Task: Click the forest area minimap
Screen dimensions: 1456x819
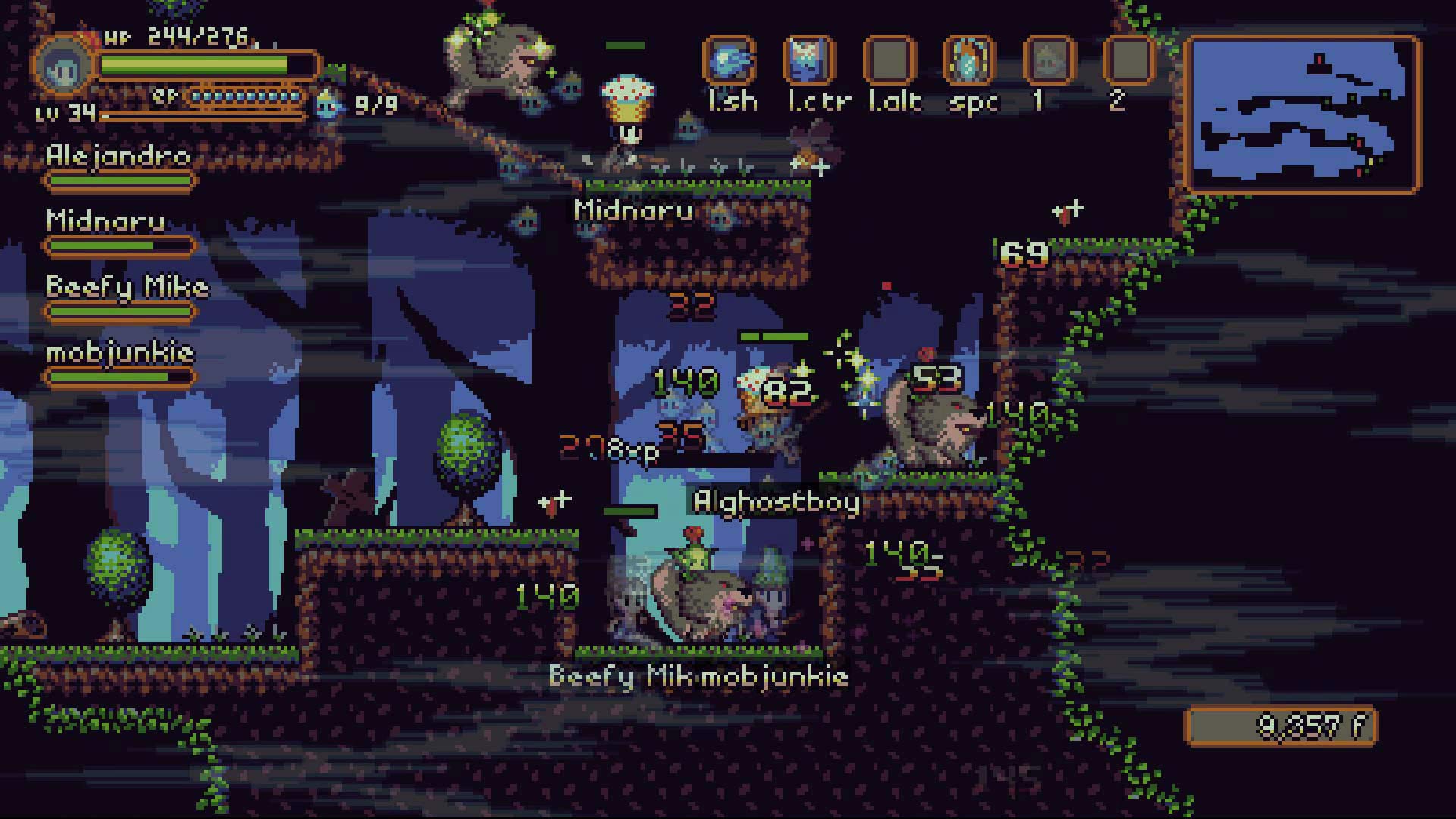Action: (1302, 114)
